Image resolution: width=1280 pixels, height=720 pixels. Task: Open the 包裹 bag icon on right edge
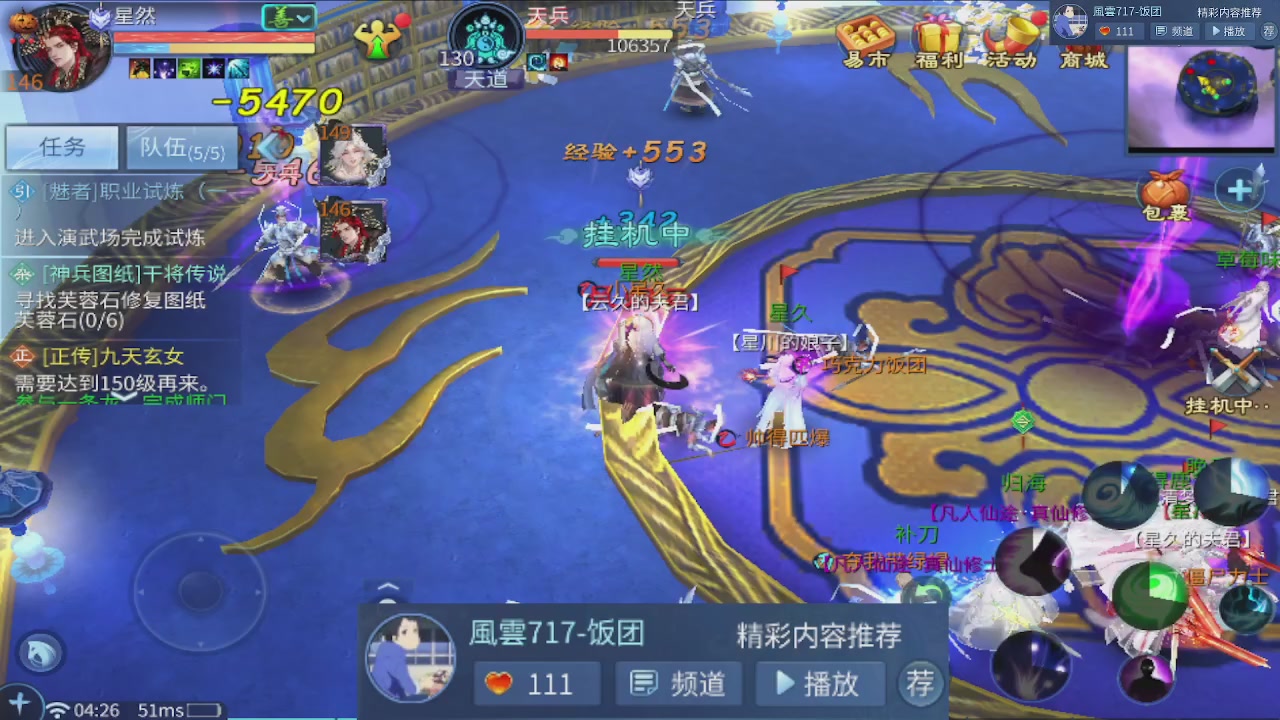click(x=1164, y=192)
